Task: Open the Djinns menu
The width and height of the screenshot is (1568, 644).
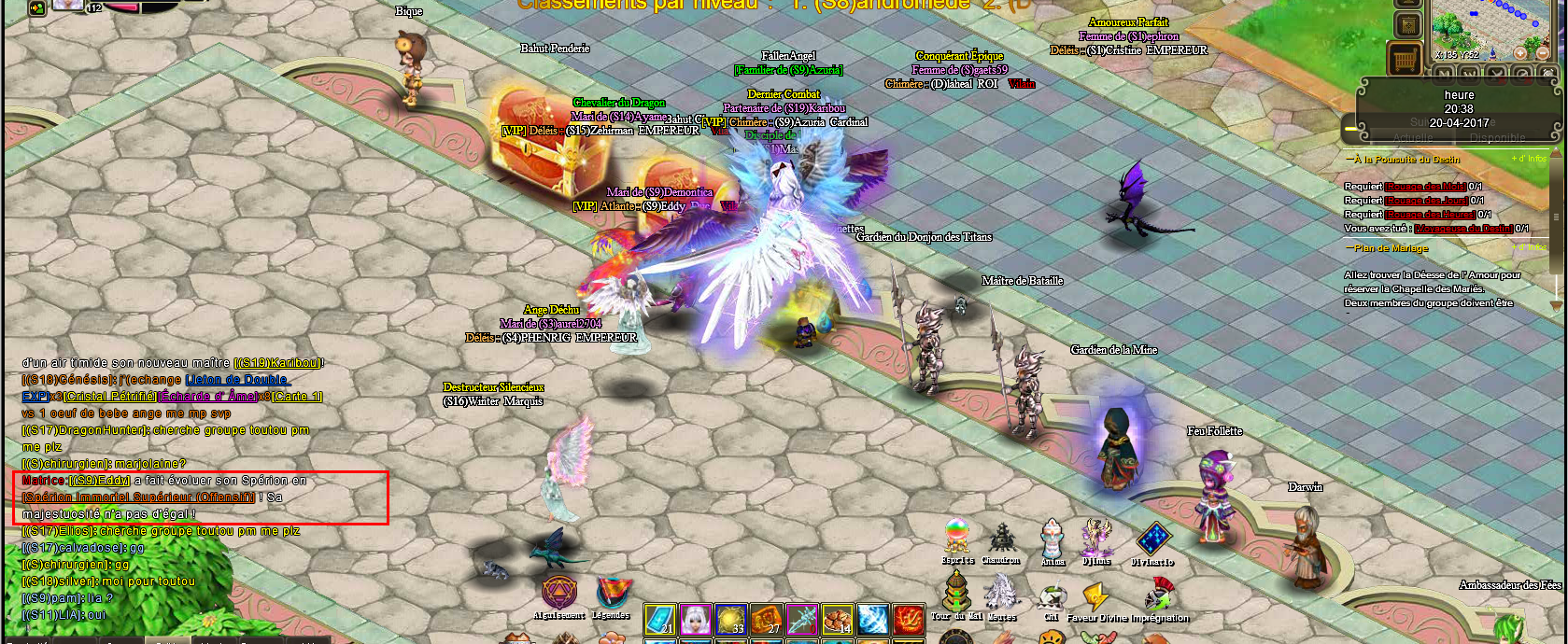Action: [x=1096, y=539]
